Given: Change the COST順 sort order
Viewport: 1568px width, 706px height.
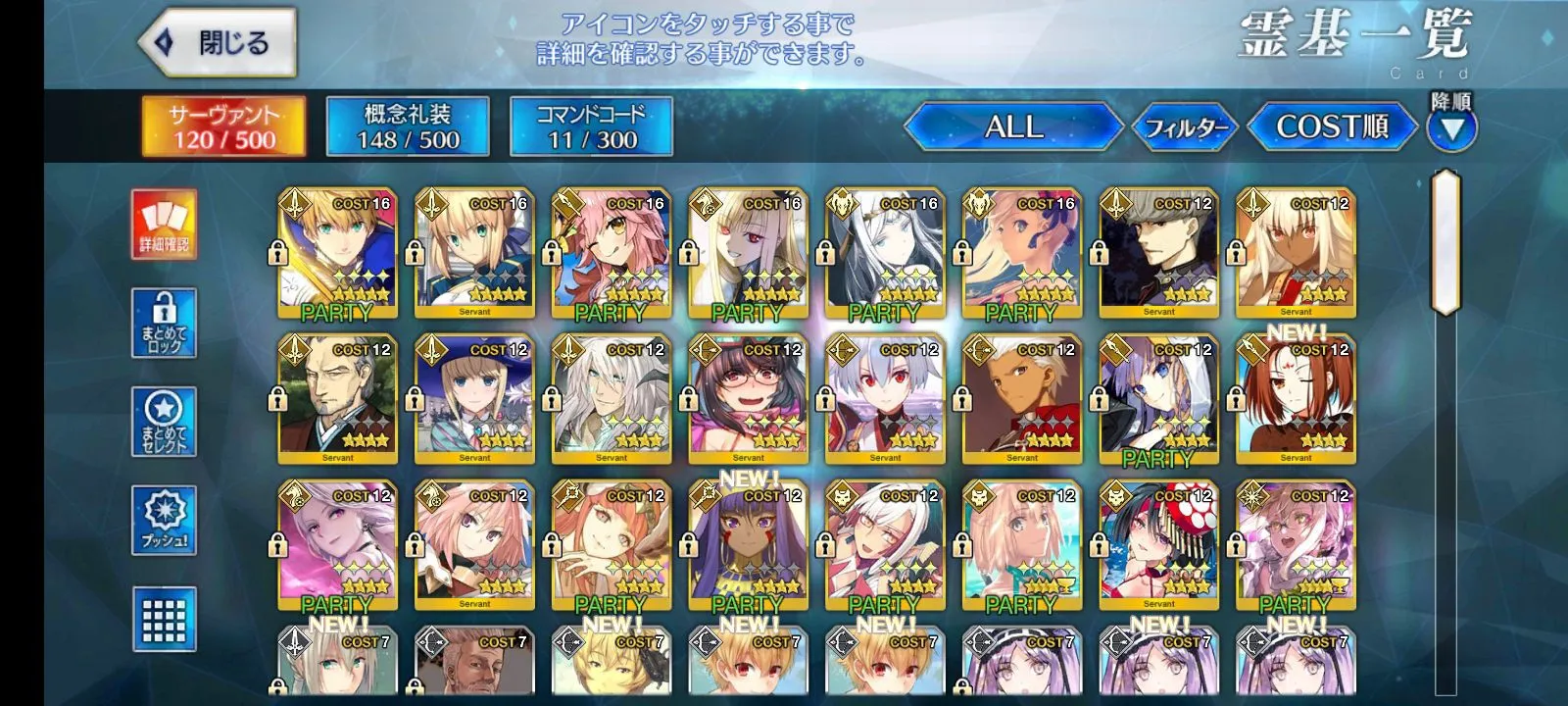Looking at the screenshot, I should point(1332,126).
